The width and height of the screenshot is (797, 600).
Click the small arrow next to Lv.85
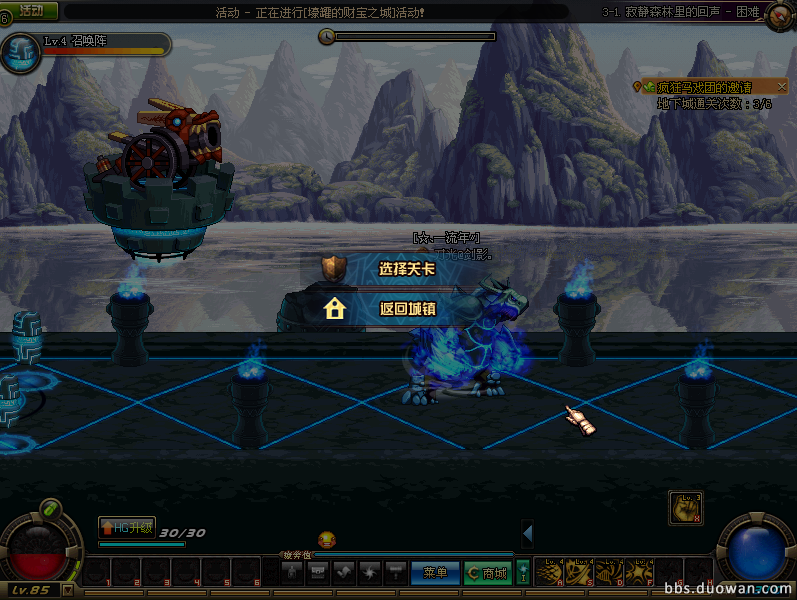point(67,590)
